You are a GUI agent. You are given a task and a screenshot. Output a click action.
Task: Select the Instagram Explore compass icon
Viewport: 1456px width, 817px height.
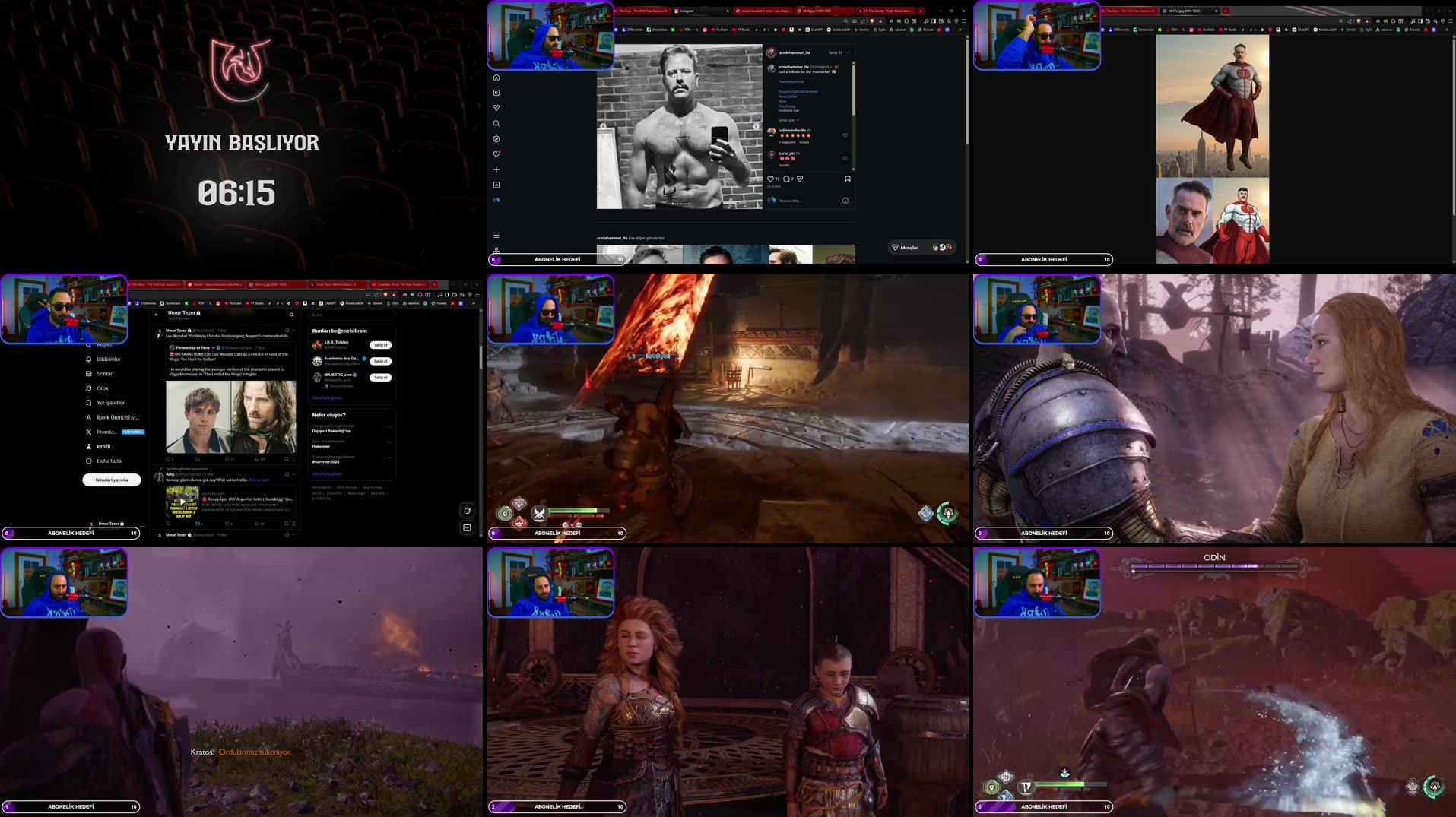click(496, 138)
